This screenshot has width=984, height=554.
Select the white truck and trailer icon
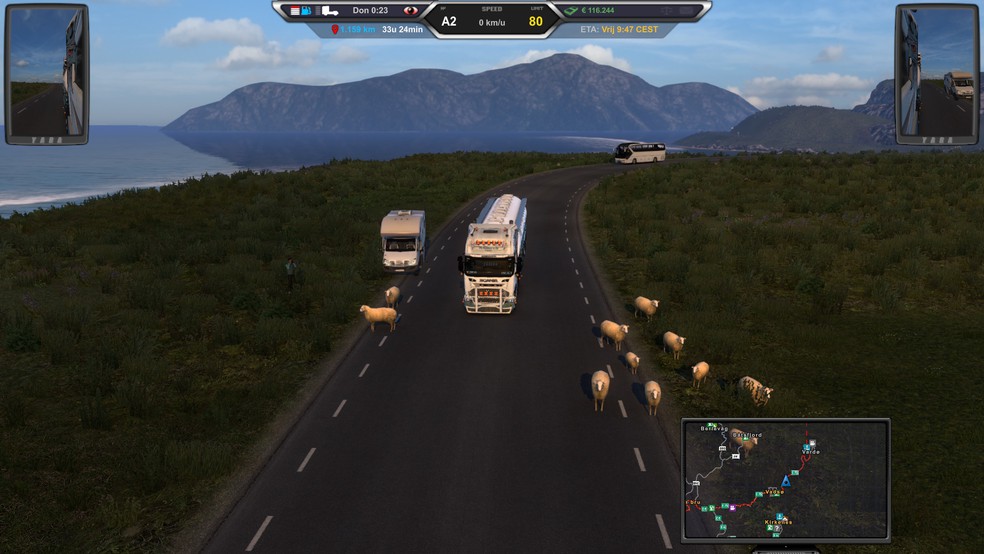[329, 11]
